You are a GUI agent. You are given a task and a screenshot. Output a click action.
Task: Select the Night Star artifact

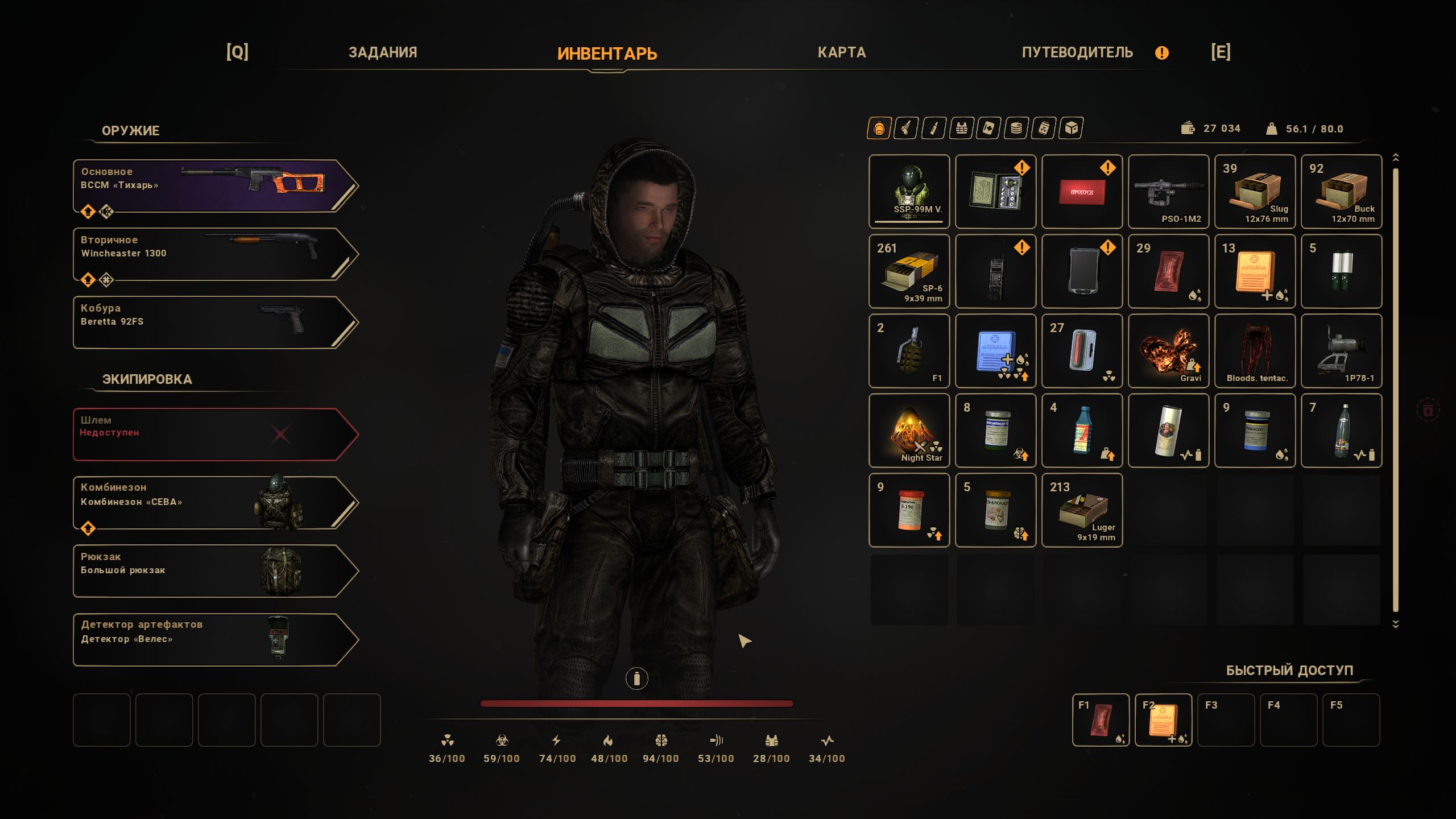[x=909, y=431]
